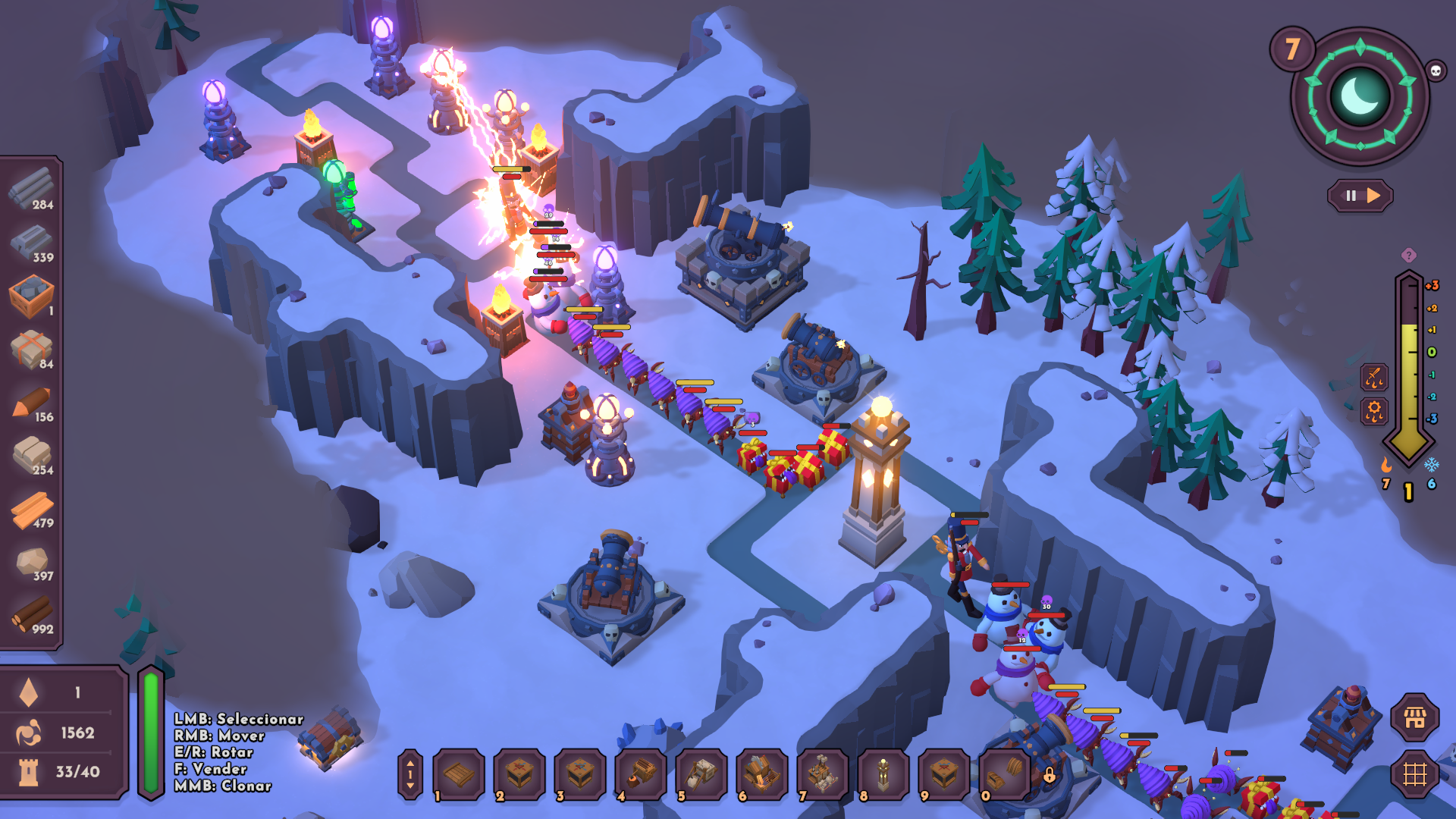Image resolution: width=1456 pixels, height=819 pixels.
Task: Select the gear heat modifier icon
Action: pos(1374,412)
